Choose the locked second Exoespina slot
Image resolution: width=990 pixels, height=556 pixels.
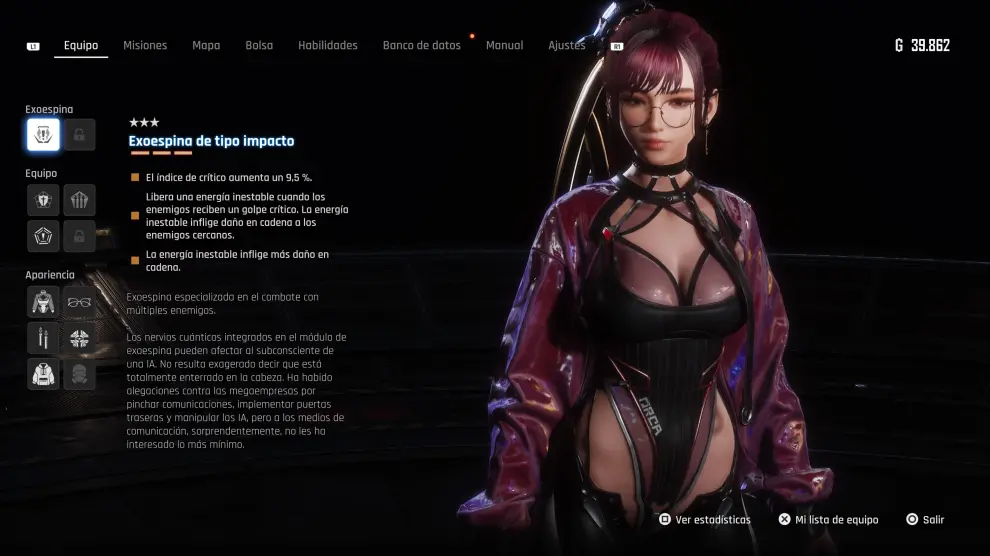coord(79,134)
